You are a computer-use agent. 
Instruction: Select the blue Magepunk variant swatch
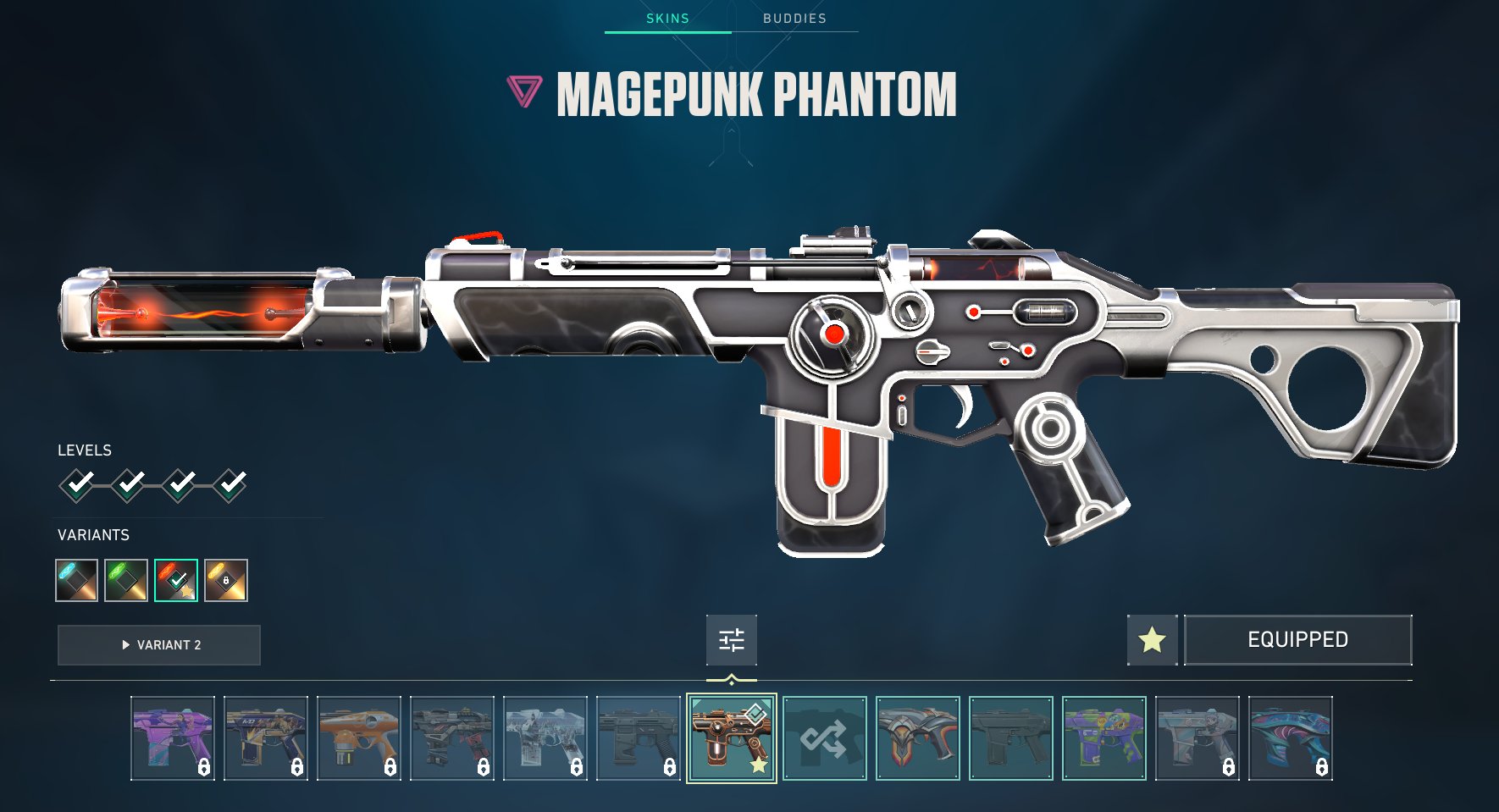(x=77, y=581)
